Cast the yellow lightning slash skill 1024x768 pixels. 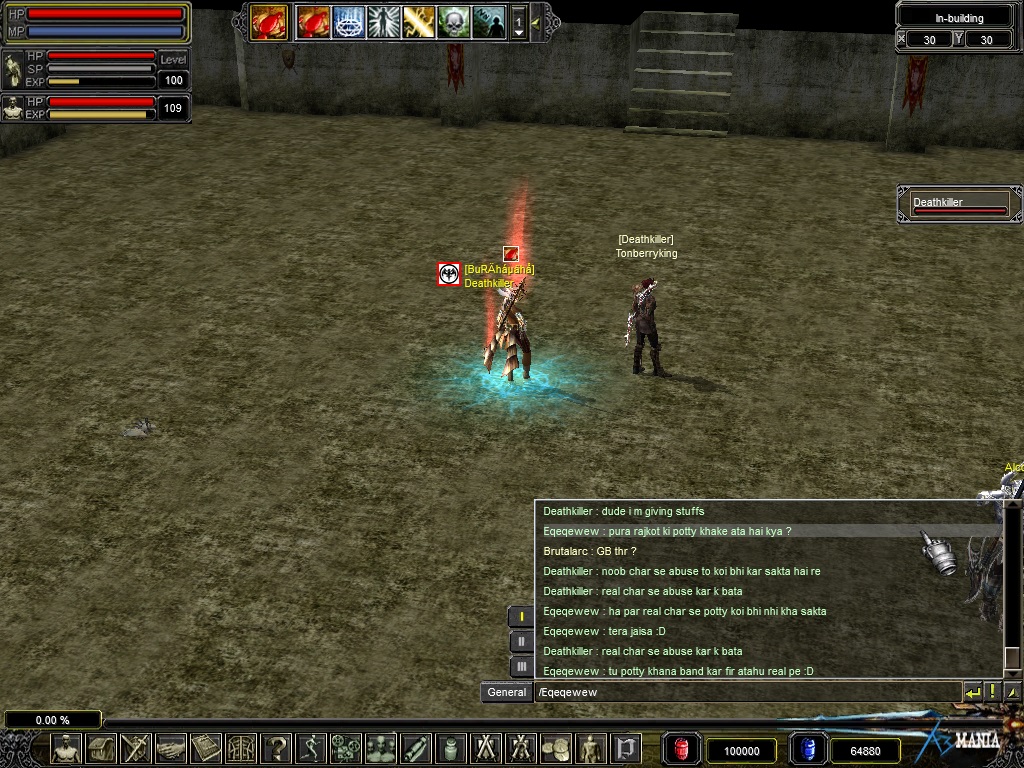(x=418, y=21)
